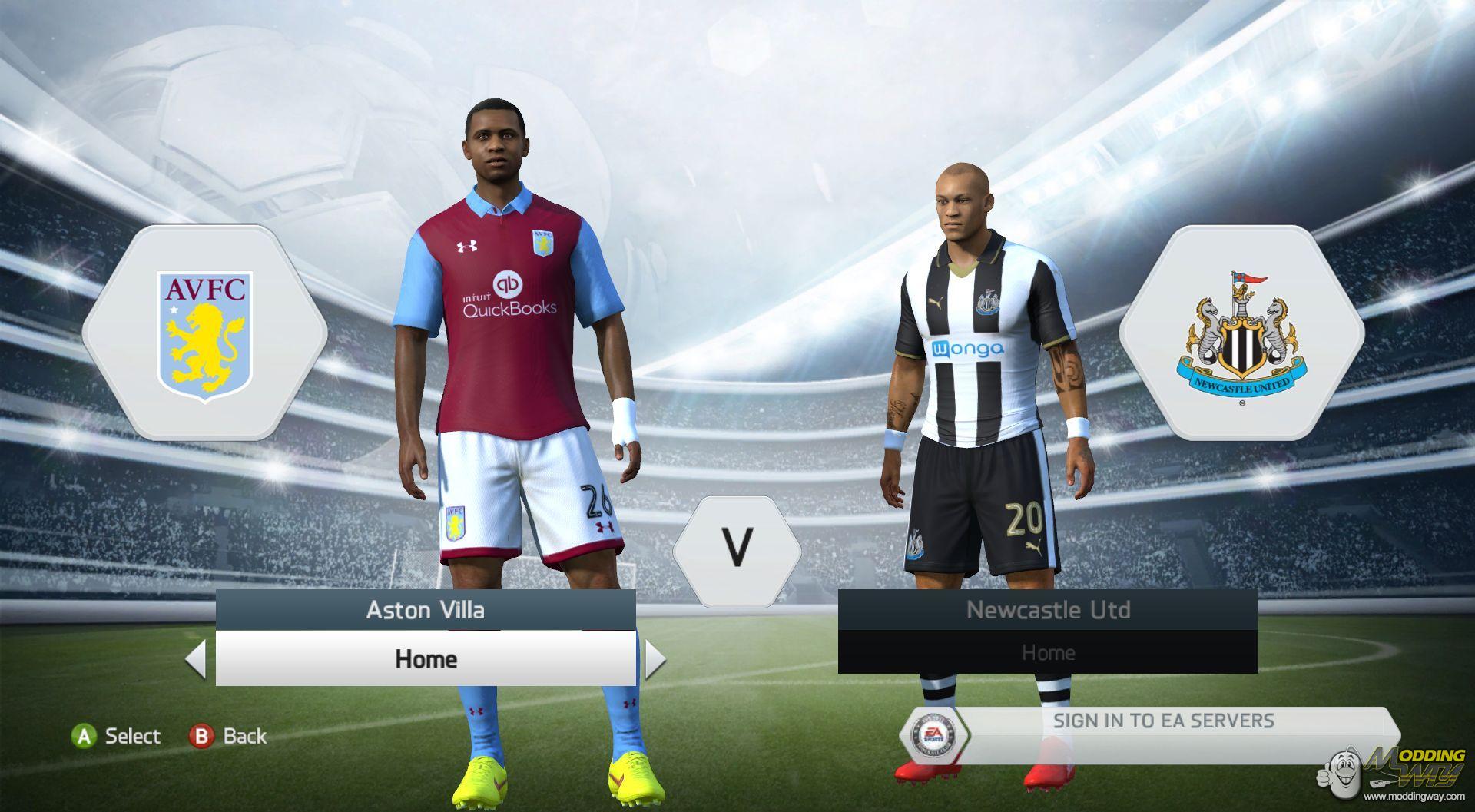
Task: Select the Aston Villa team name header
Action: coord(426,611)
